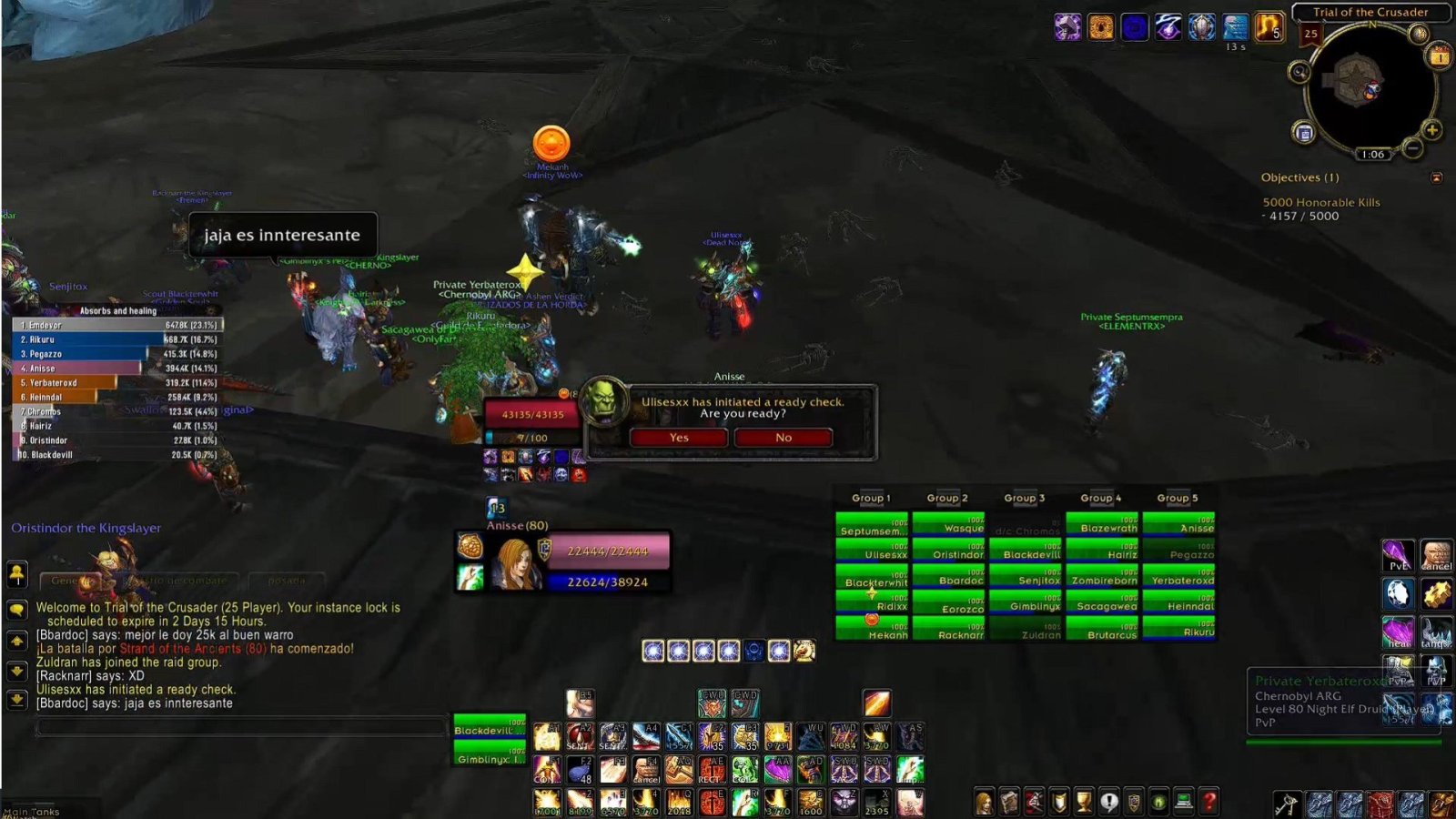The image size is (1456, 819).
Task: Open the keyring next to the bags
Action: point(1286,804)
